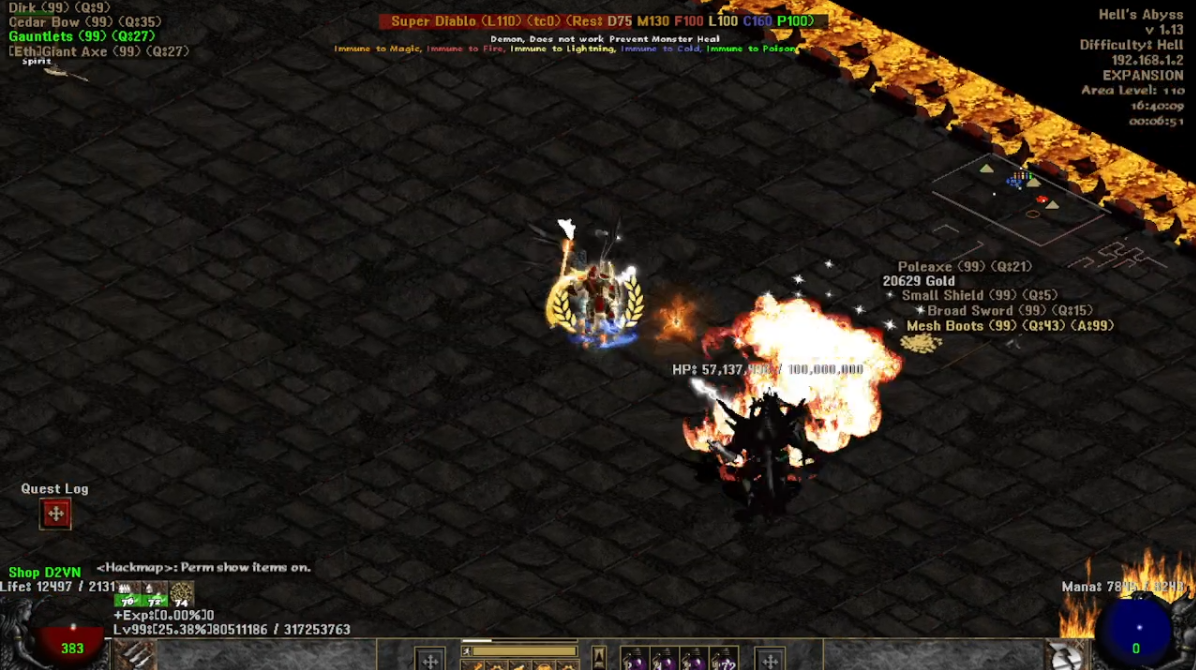Open the right skill icon beside mana orb
1196x670 pixels.
[x=1068, y=655]
